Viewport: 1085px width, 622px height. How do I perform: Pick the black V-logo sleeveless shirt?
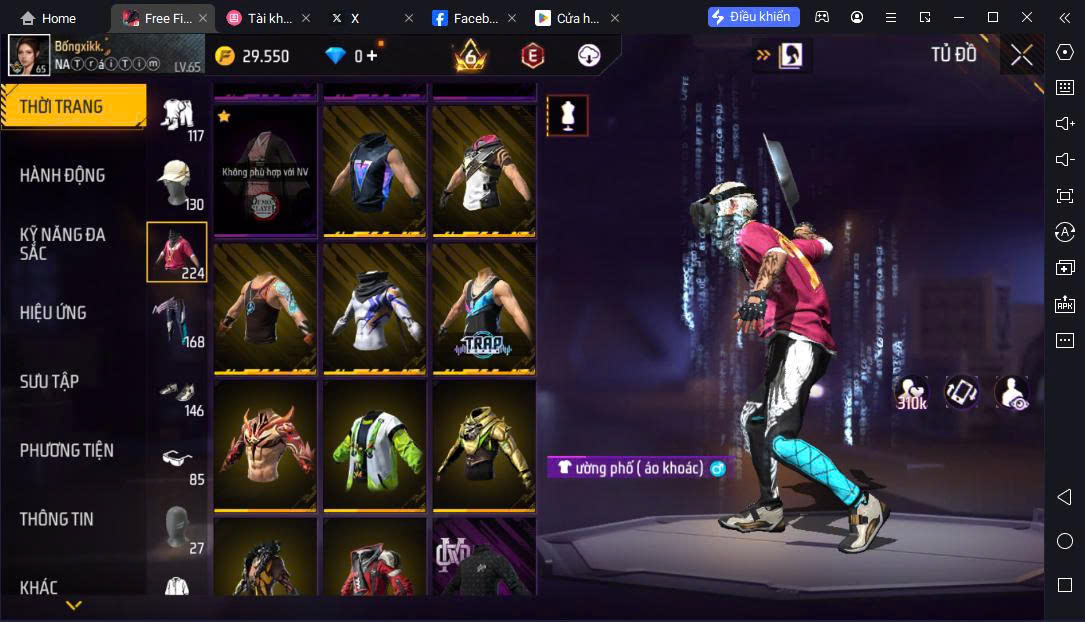click(375, 170)
